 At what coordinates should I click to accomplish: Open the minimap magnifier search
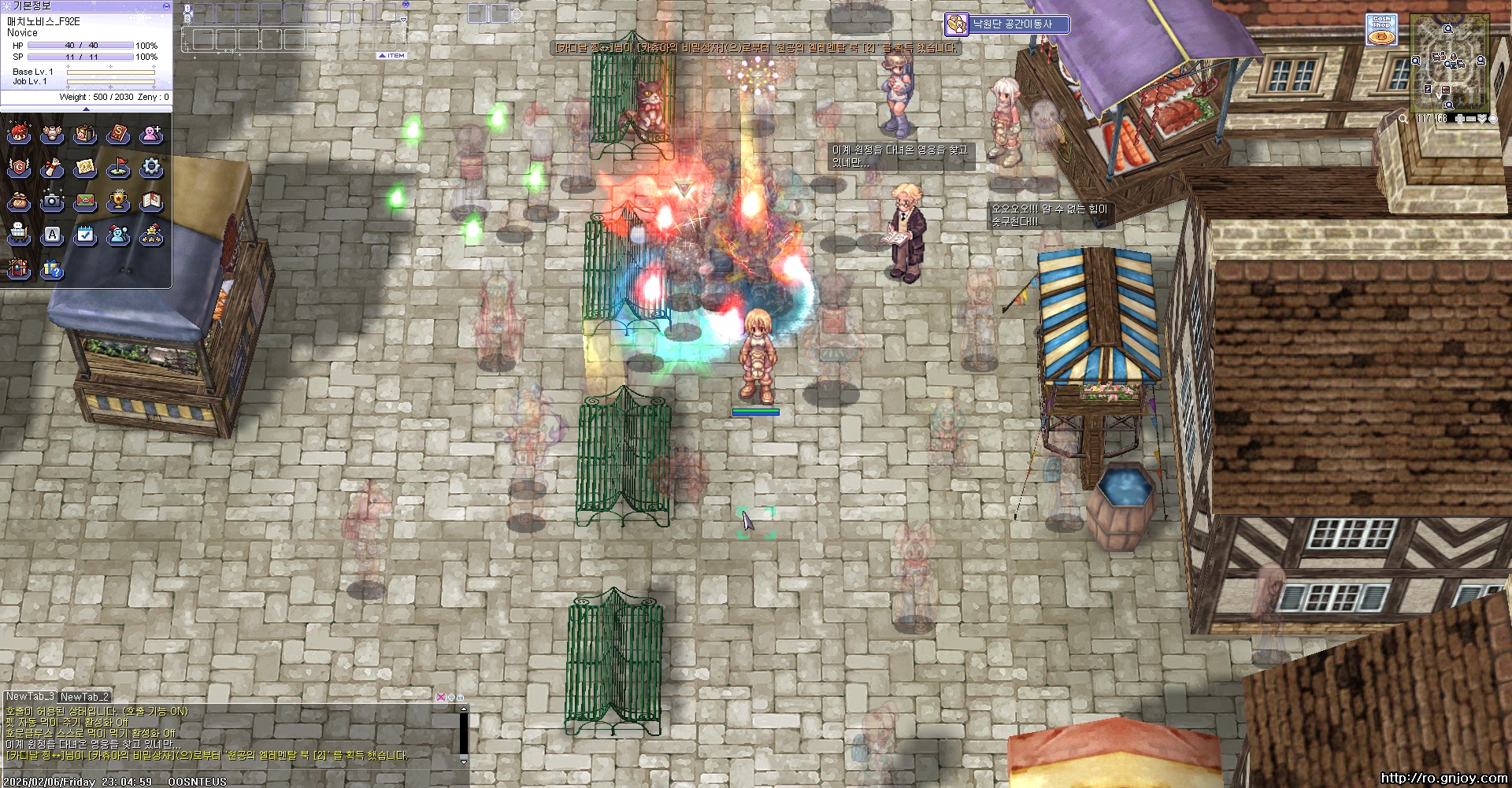click(x=1403, y=119)
